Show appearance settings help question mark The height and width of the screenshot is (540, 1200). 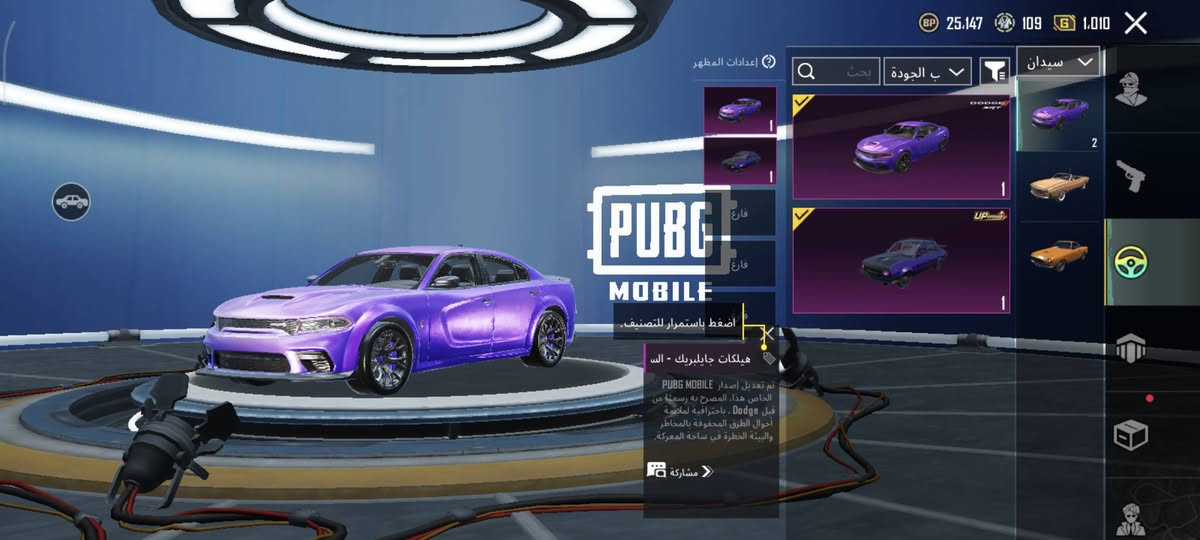[x=768, y=62]
